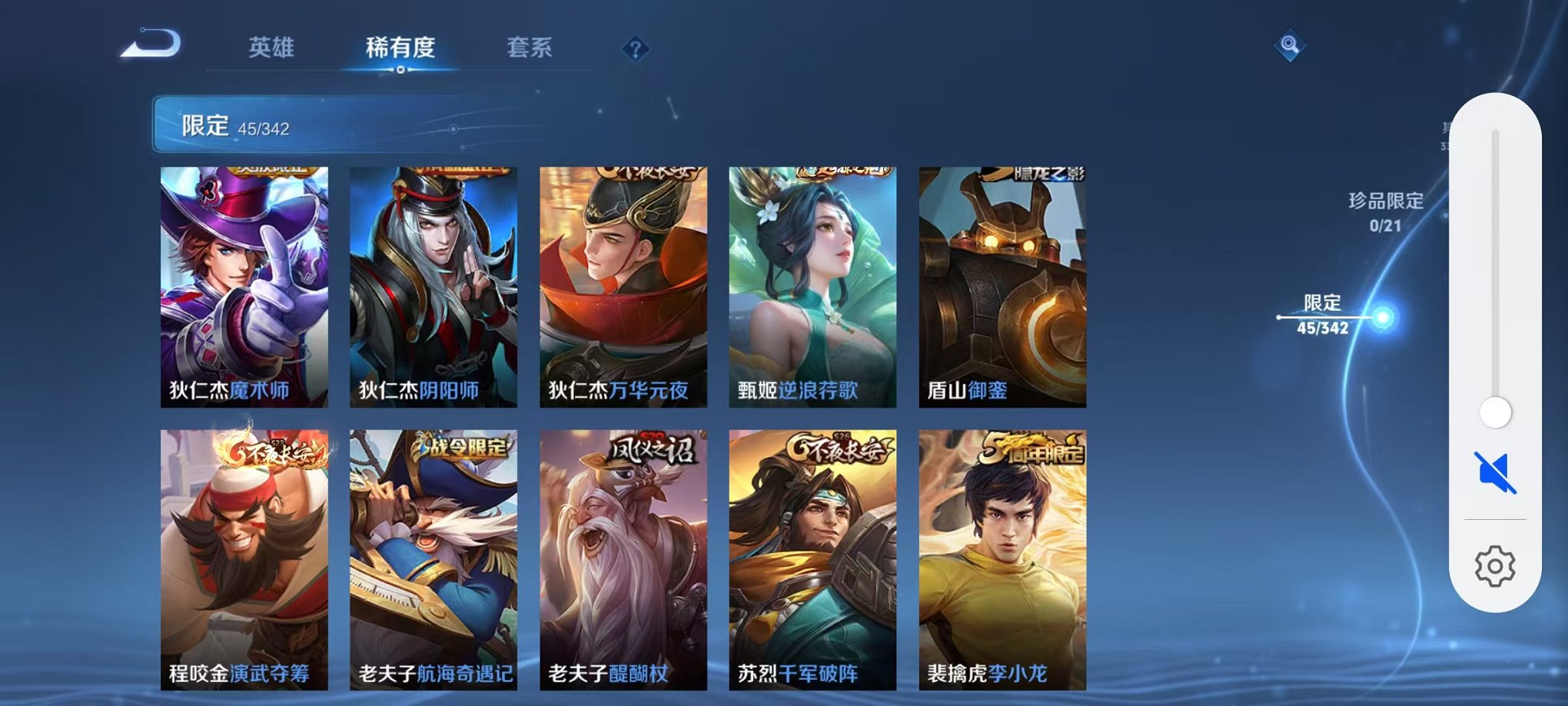Switch to the 英雄 tab

(x=274, y=48)
